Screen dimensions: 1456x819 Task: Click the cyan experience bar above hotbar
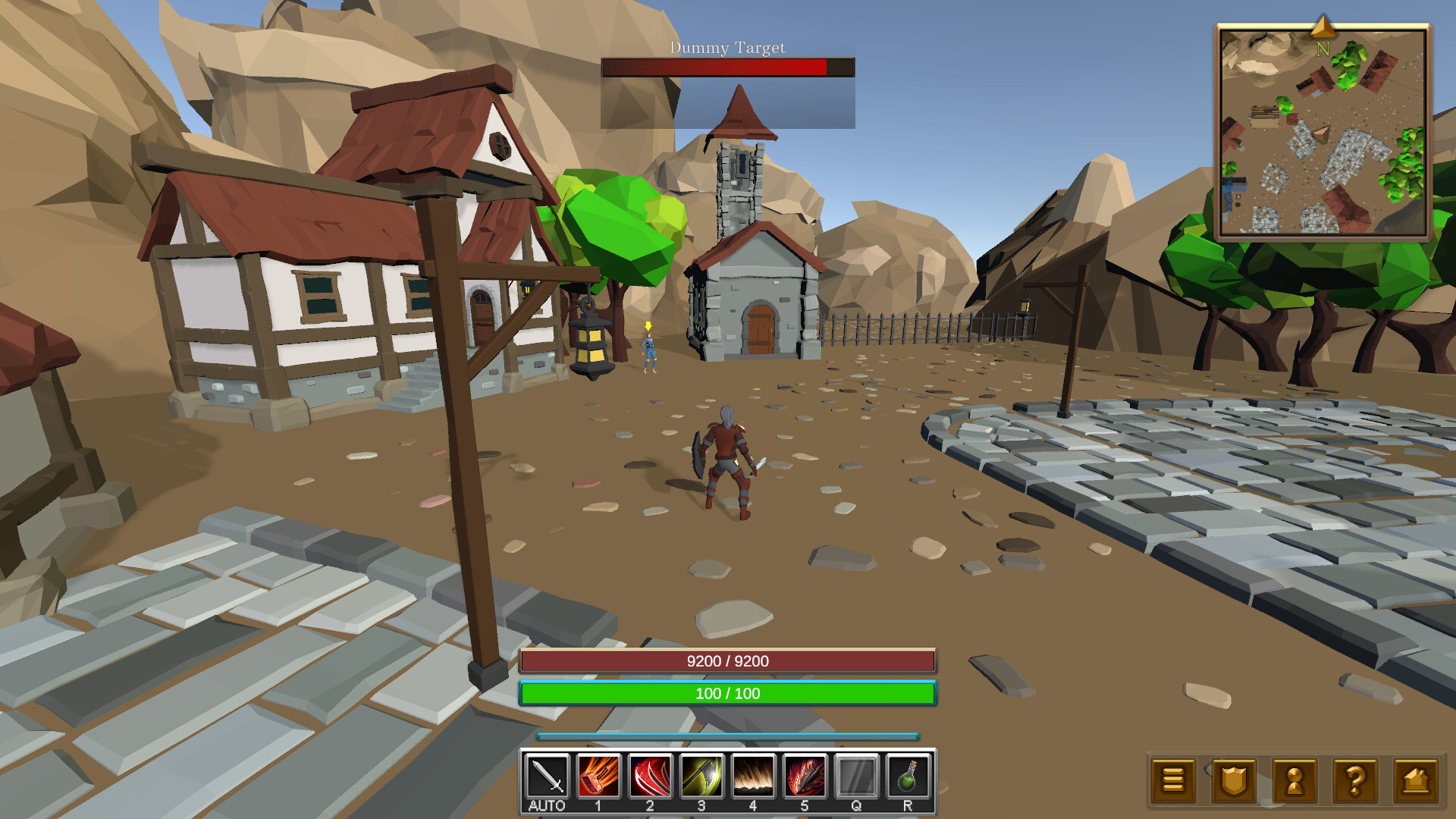click(726, 735)
